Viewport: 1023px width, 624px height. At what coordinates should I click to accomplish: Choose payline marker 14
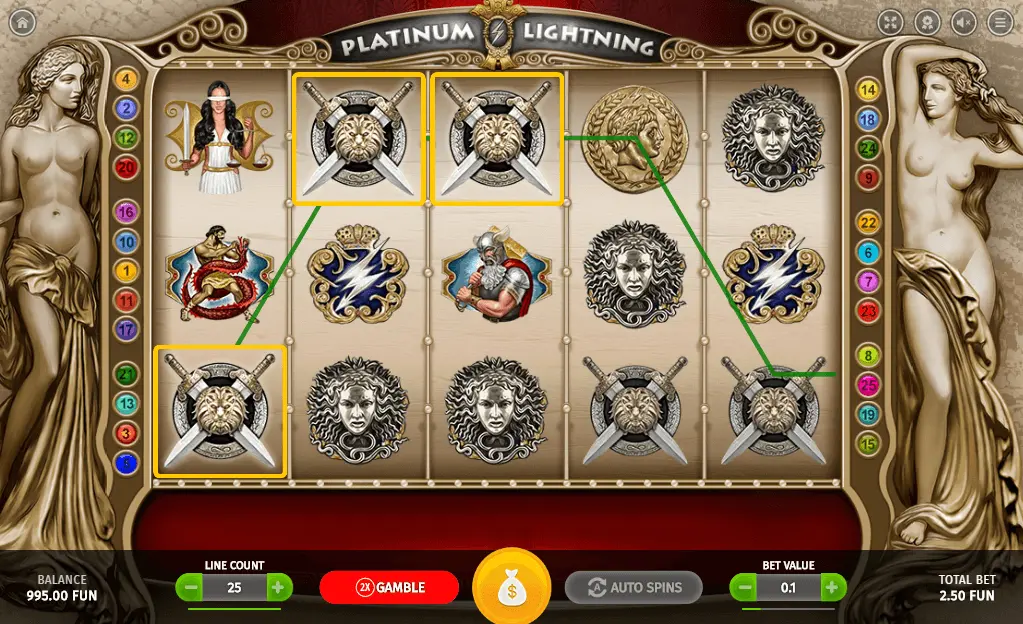click(x=868, y=91)
